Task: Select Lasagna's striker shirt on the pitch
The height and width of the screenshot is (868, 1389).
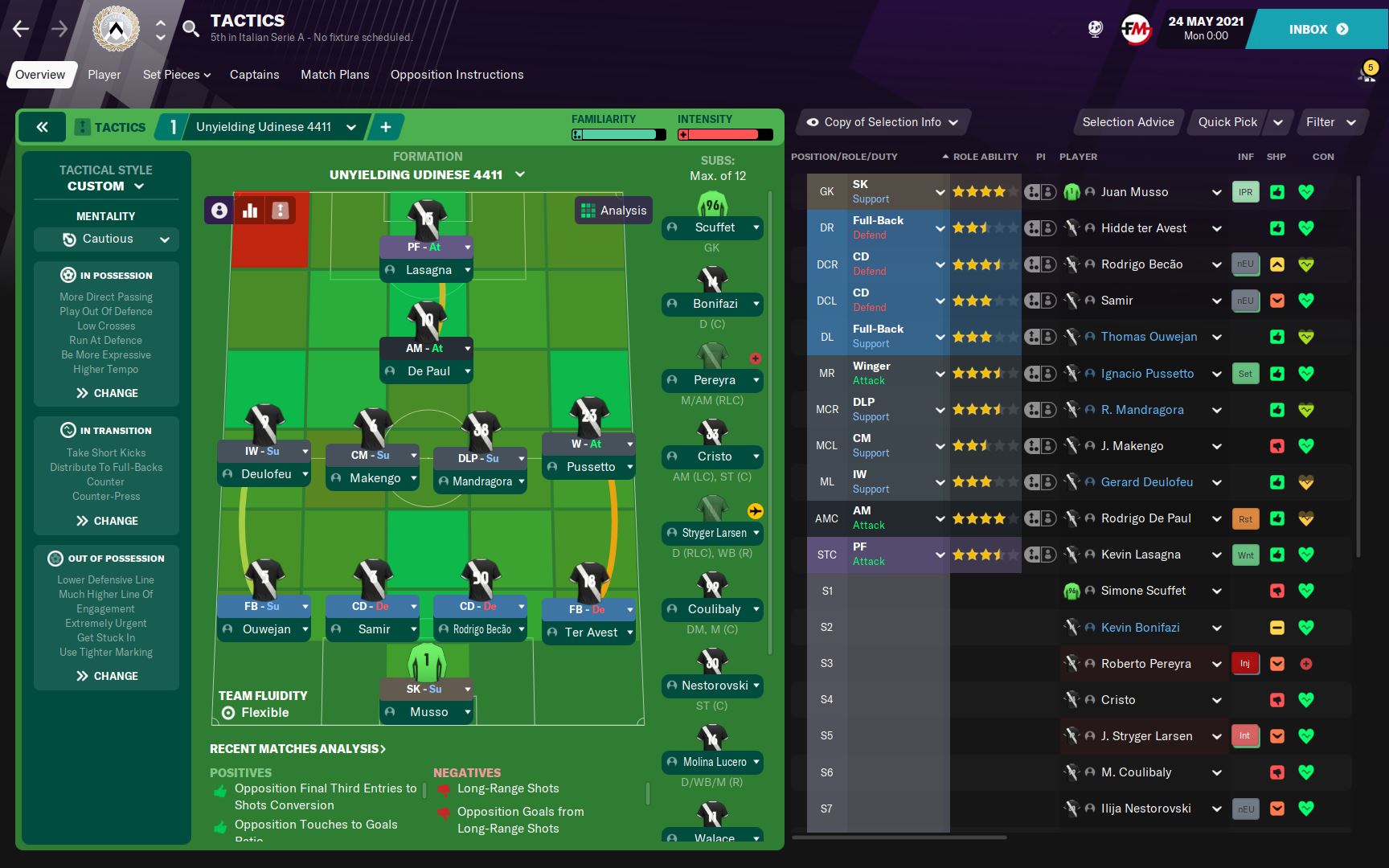Action: [426, 217]
